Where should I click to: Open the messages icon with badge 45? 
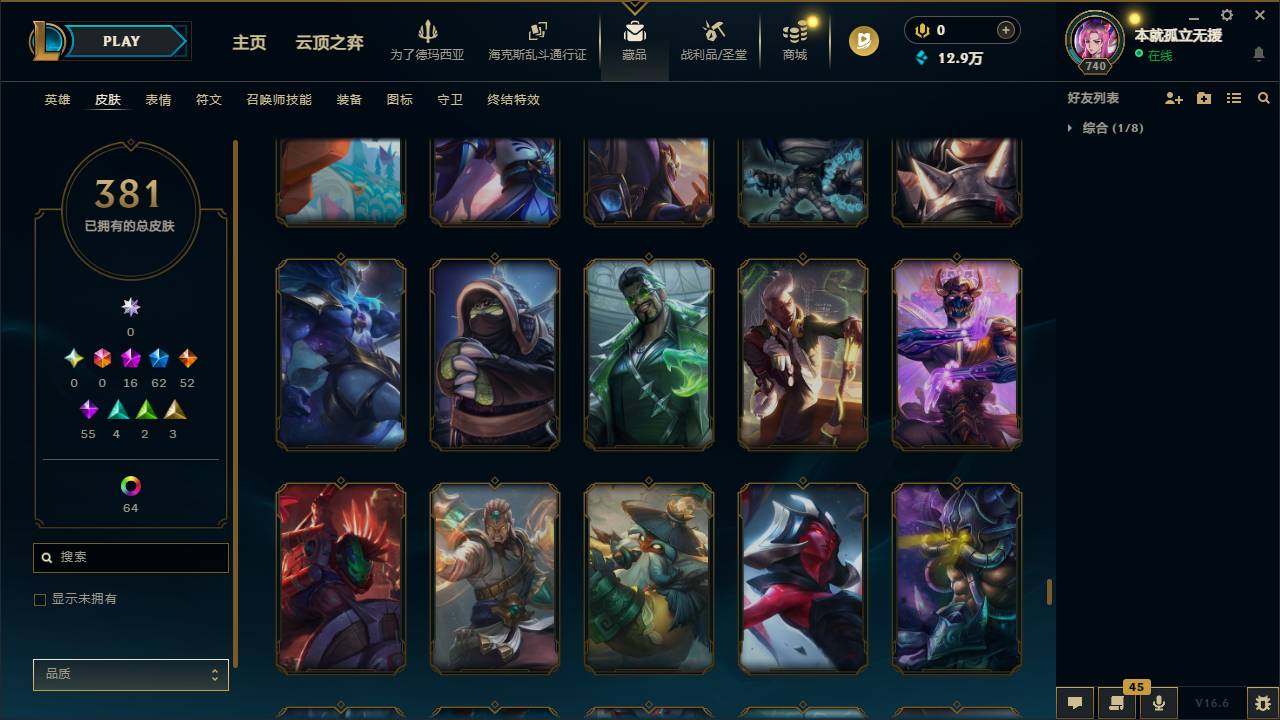coord(1117,702)
